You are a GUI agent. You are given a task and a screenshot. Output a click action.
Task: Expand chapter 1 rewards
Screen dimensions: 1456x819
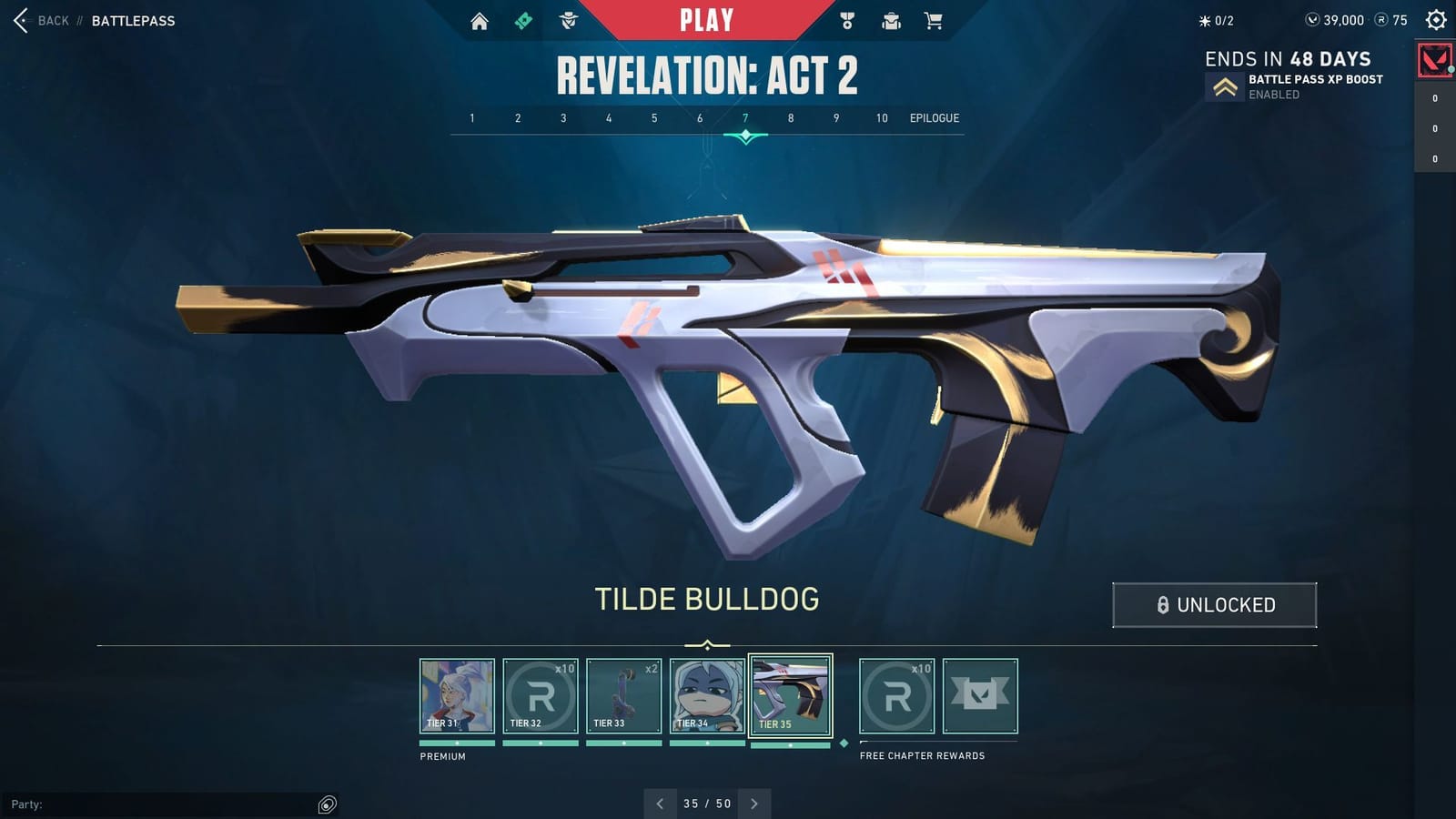tap(471, 117)
